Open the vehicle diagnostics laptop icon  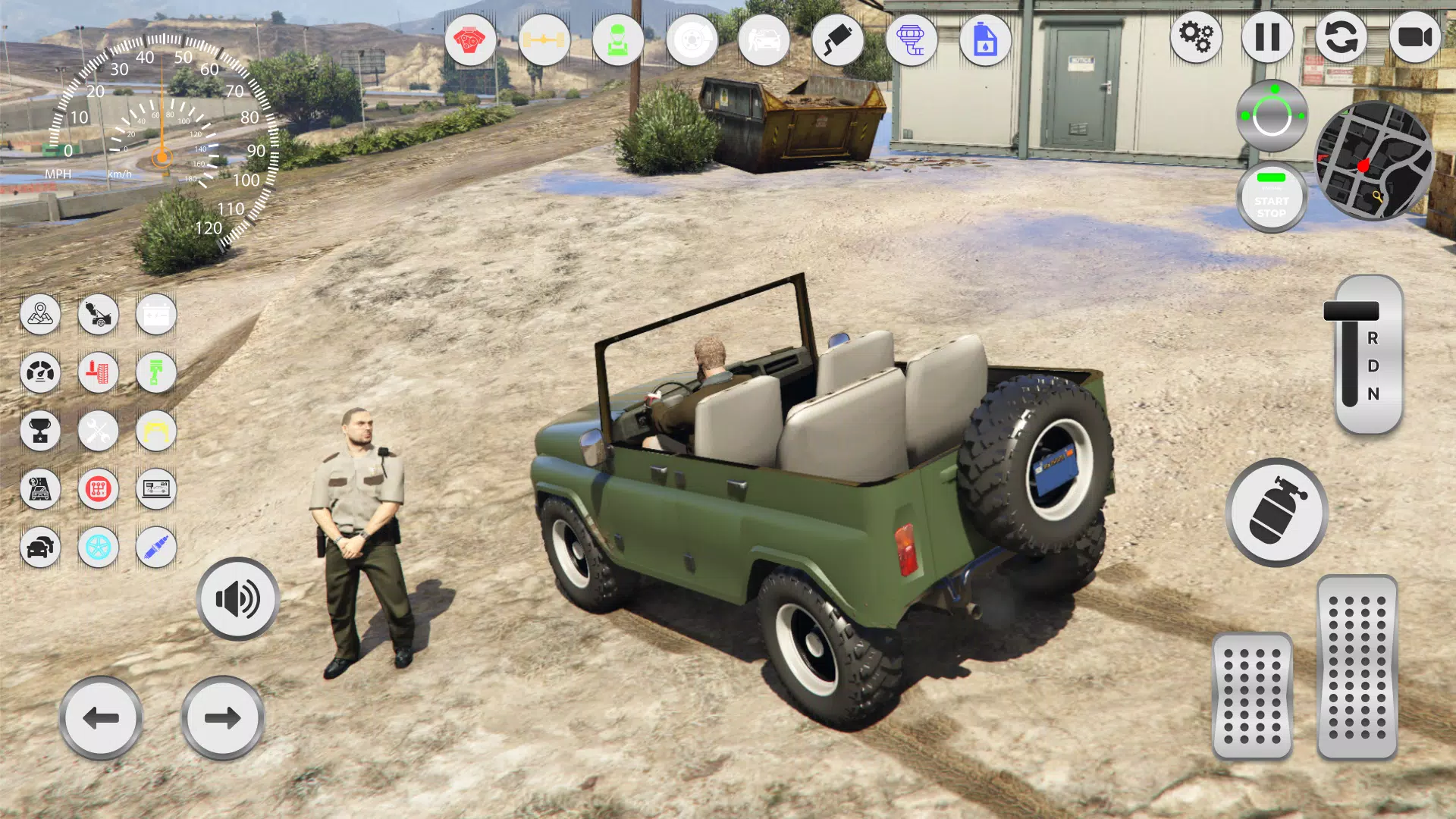click(156, 489)
